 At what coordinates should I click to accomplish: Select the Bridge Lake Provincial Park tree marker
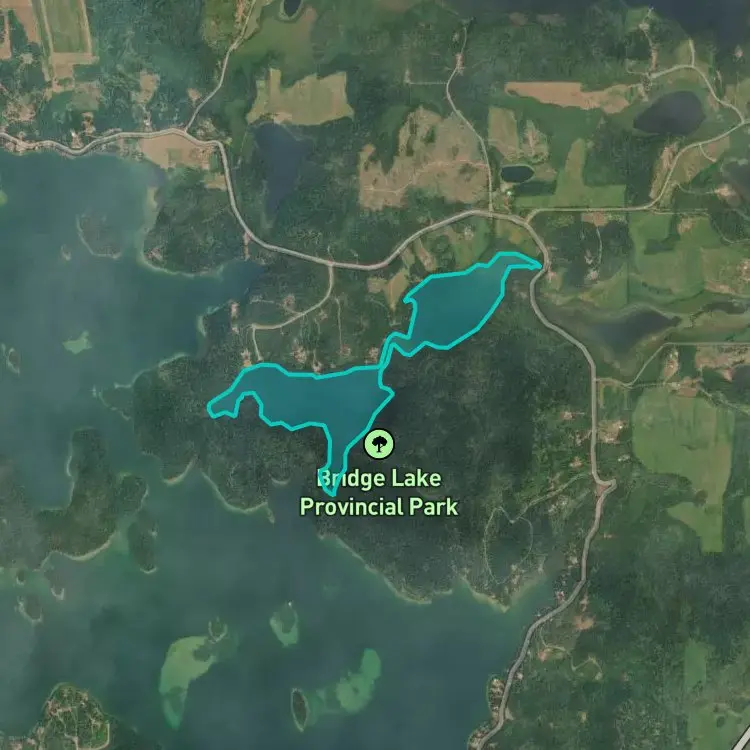pyautogui.click(x=379, y=443)
